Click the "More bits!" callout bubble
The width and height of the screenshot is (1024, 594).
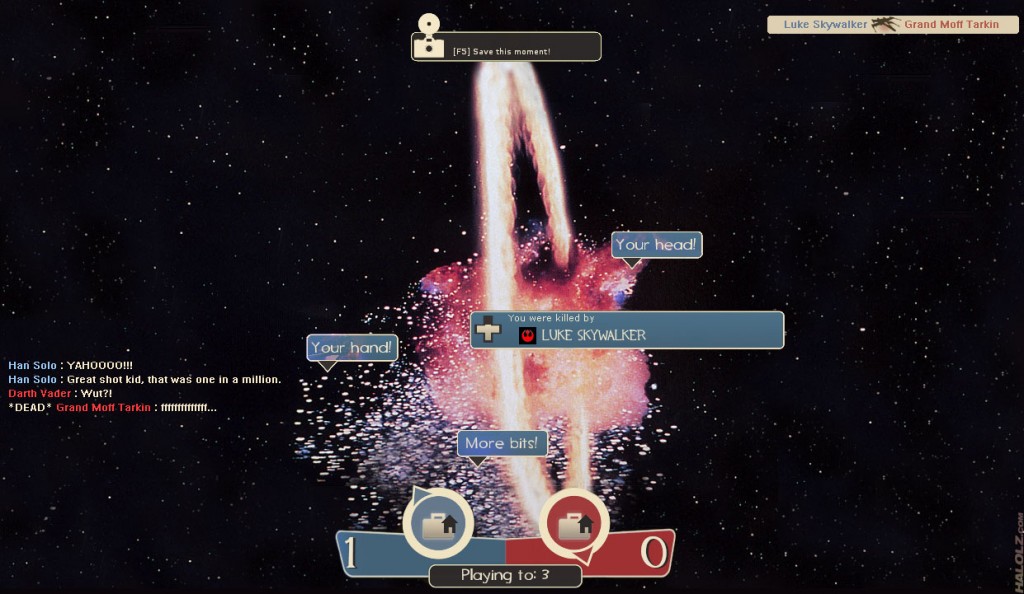[502, 443]
